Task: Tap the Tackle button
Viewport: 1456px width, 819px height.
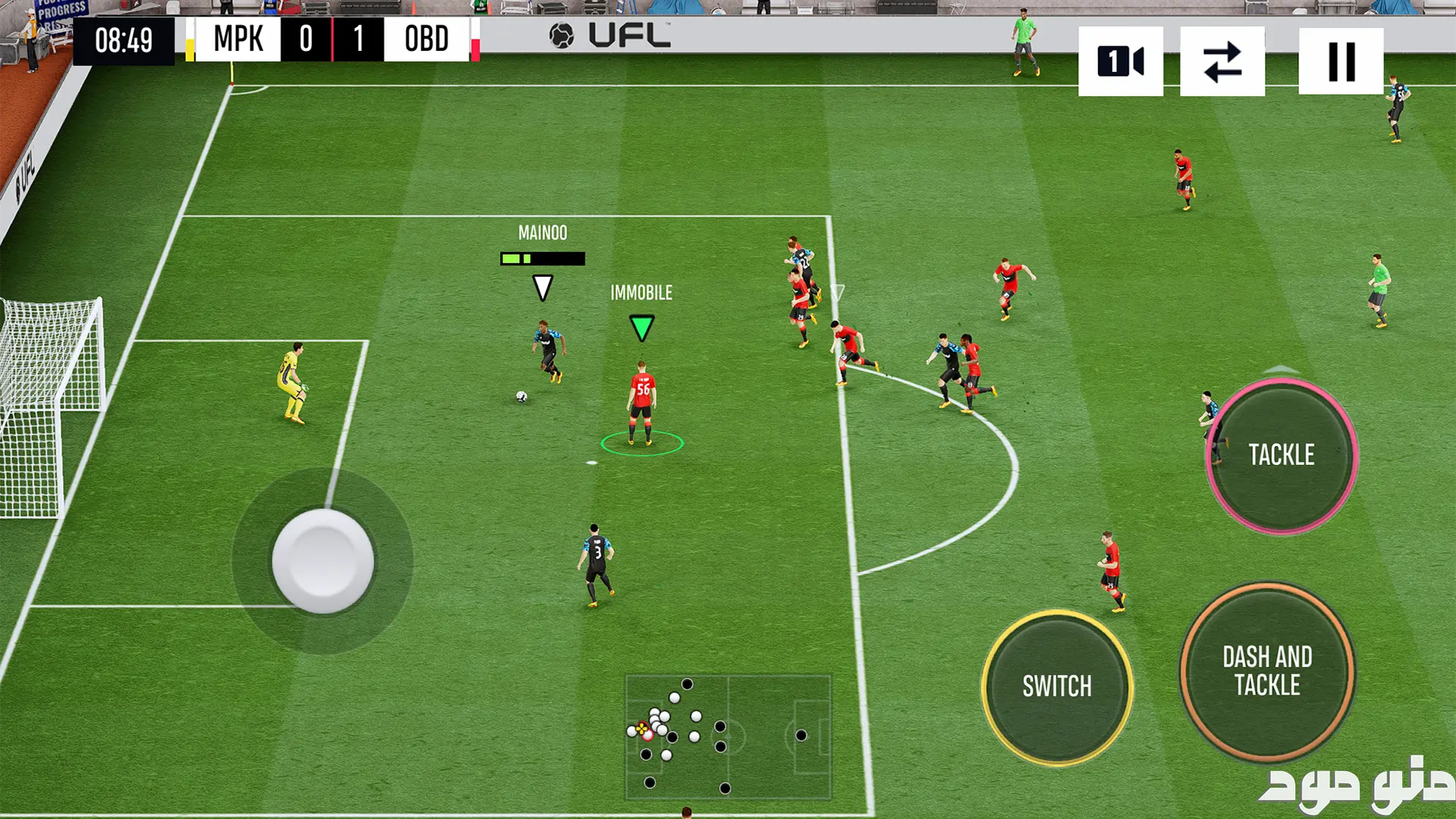Action: point(1281,455)
